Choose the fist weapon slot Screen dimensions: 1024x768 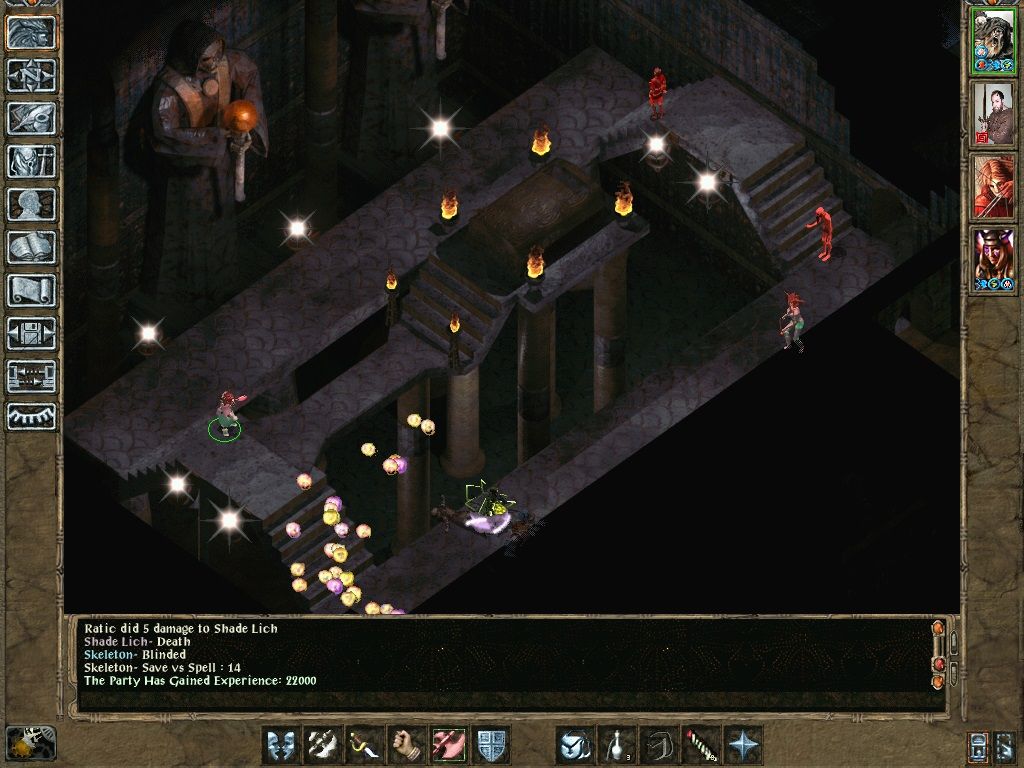click(407, 745)
